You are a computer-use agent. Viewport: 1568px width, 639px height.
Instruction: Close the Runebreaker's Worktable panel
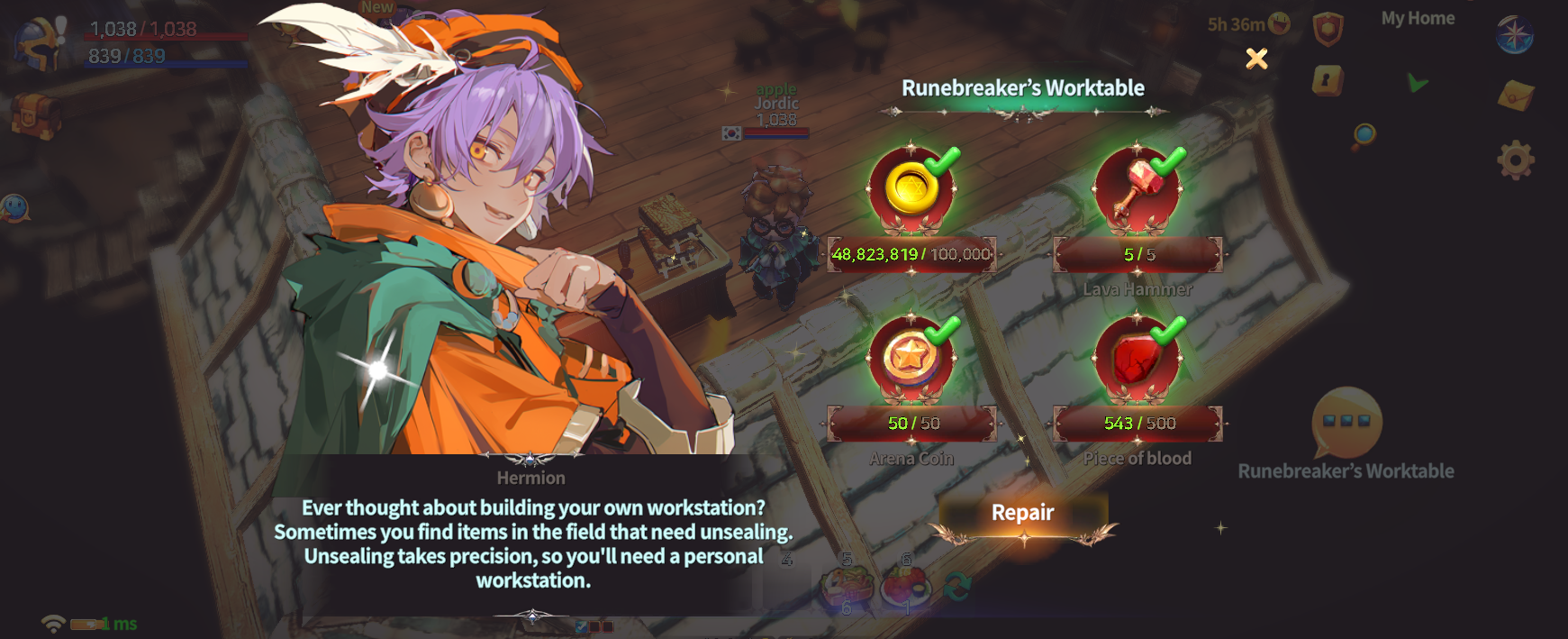coord(1256,59)
